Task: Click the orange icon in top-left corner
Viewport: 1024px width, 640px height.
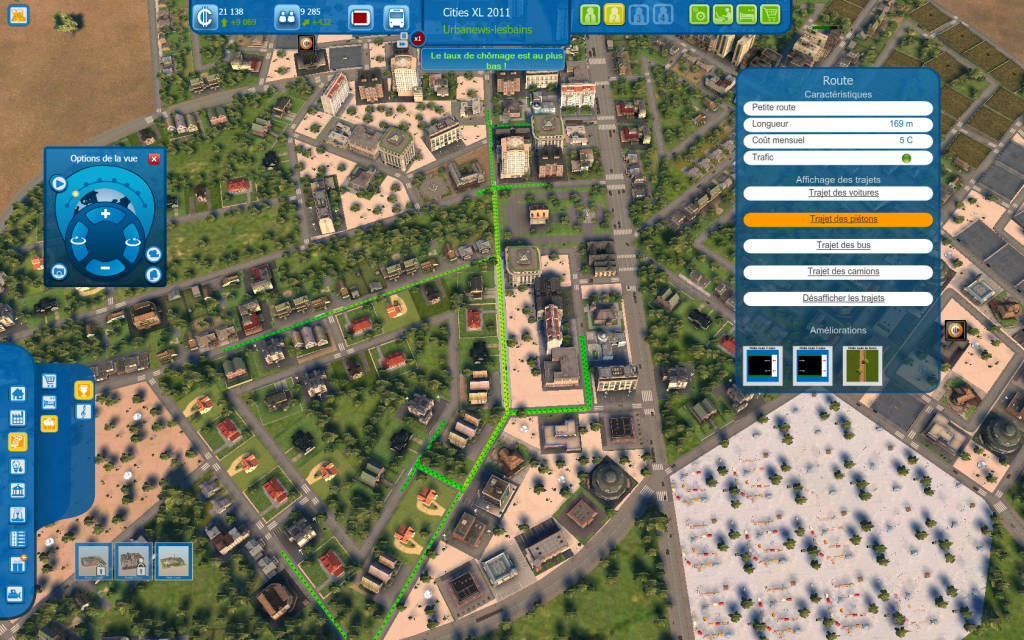Action: click(x=17, y=15)
